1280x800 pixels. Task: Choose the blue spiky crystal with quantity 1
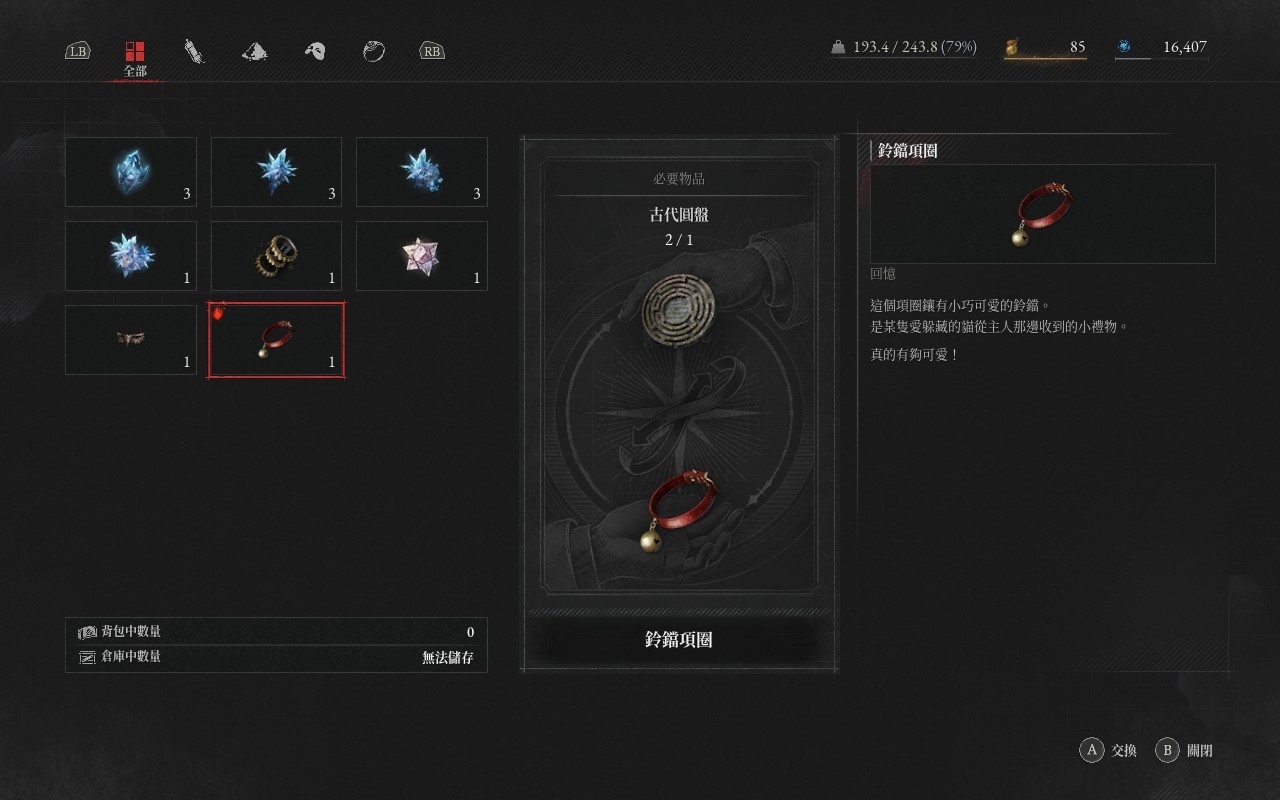131,256
